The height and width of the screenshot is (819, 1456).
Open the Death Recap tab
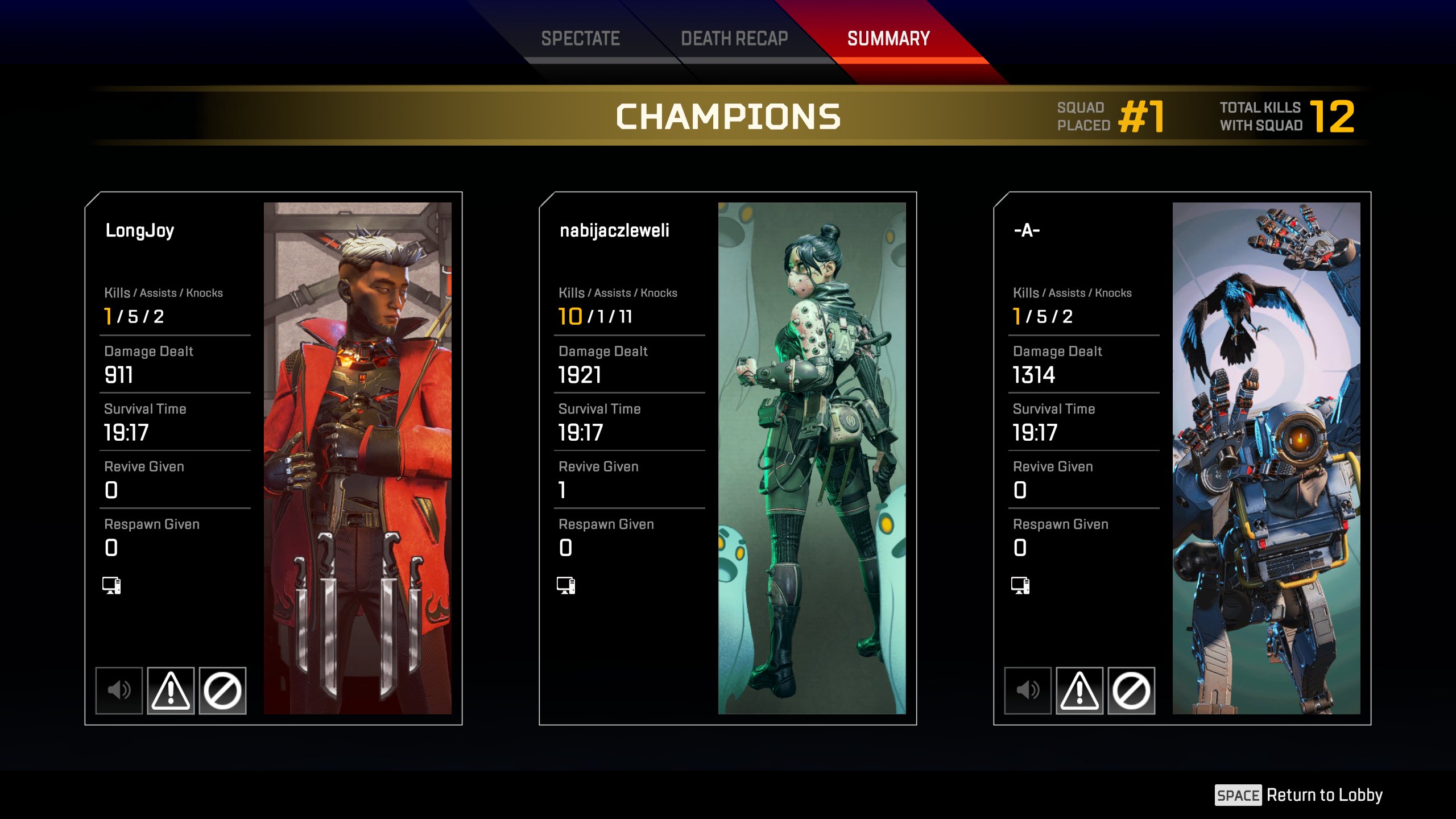pos(734,39)
